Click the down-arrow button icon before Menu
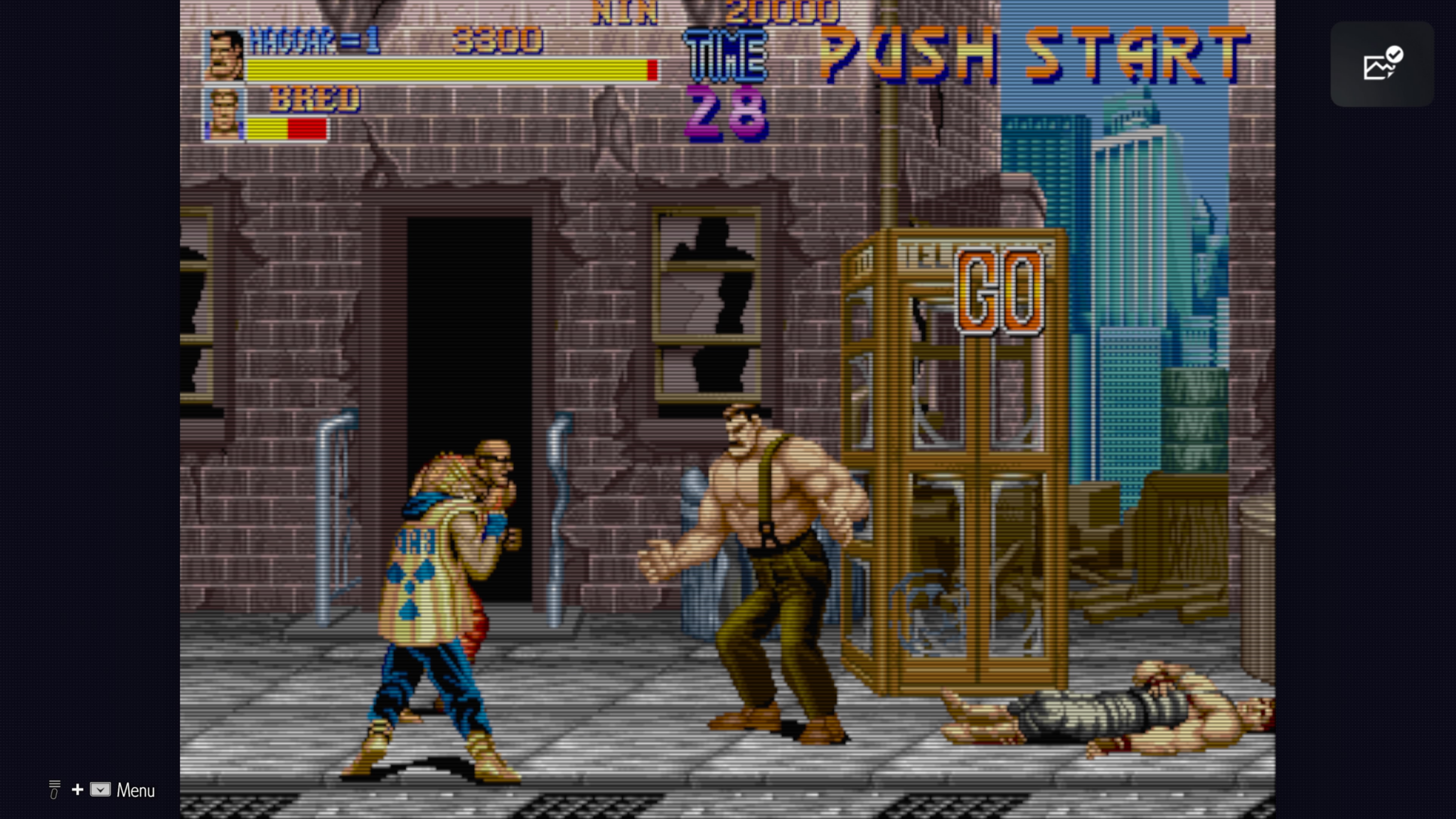This screenshot has width=1456, height=819. [100, 789]
